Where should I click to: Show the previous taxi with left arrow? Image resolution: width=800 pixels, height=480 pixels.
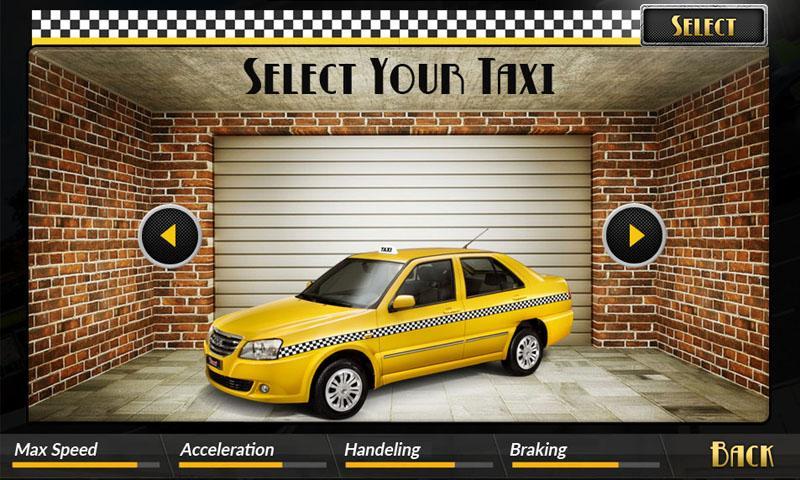(x=169, y=236)
